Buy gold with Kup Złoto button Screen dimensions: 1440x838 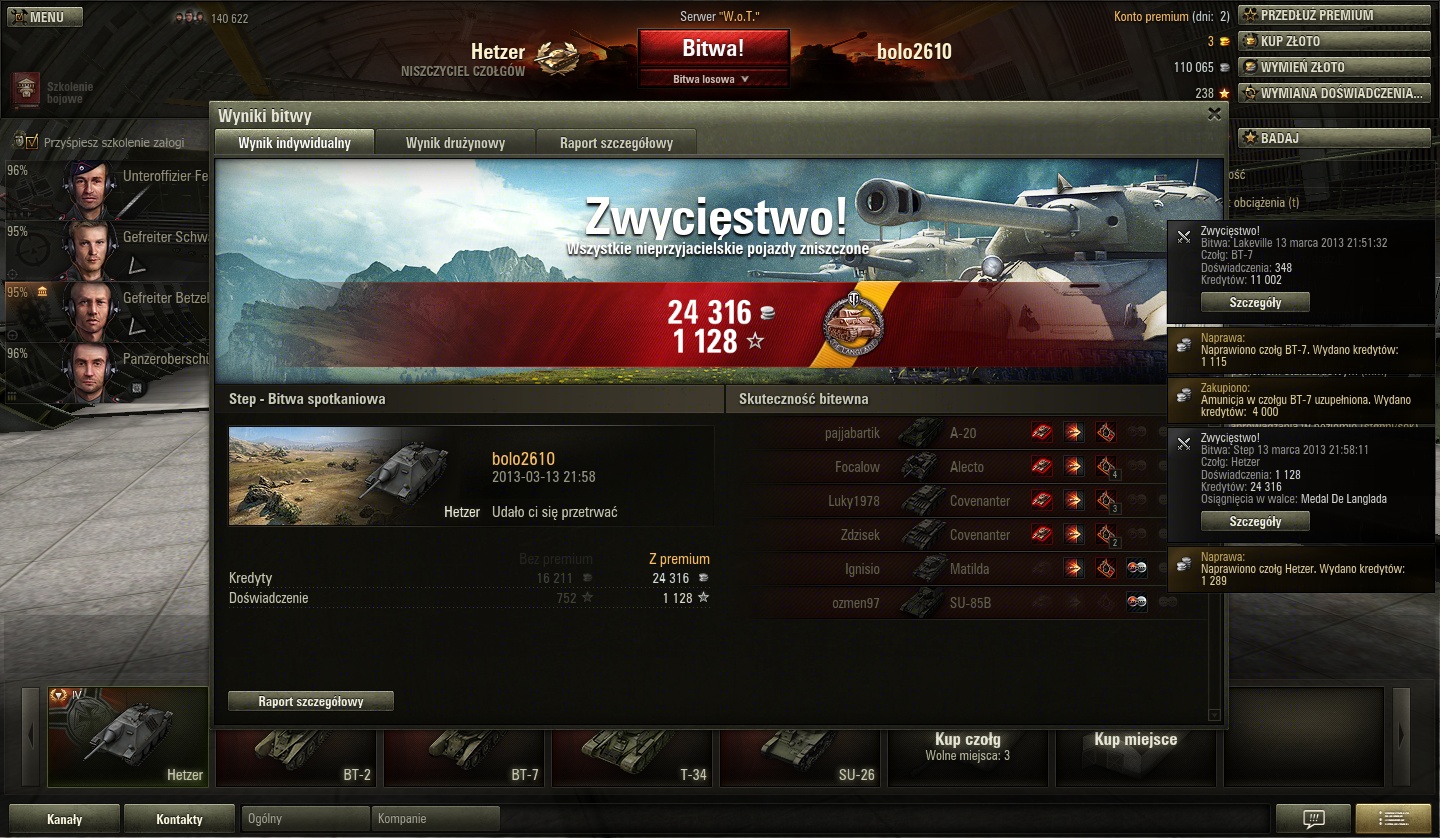[1334, 41]
